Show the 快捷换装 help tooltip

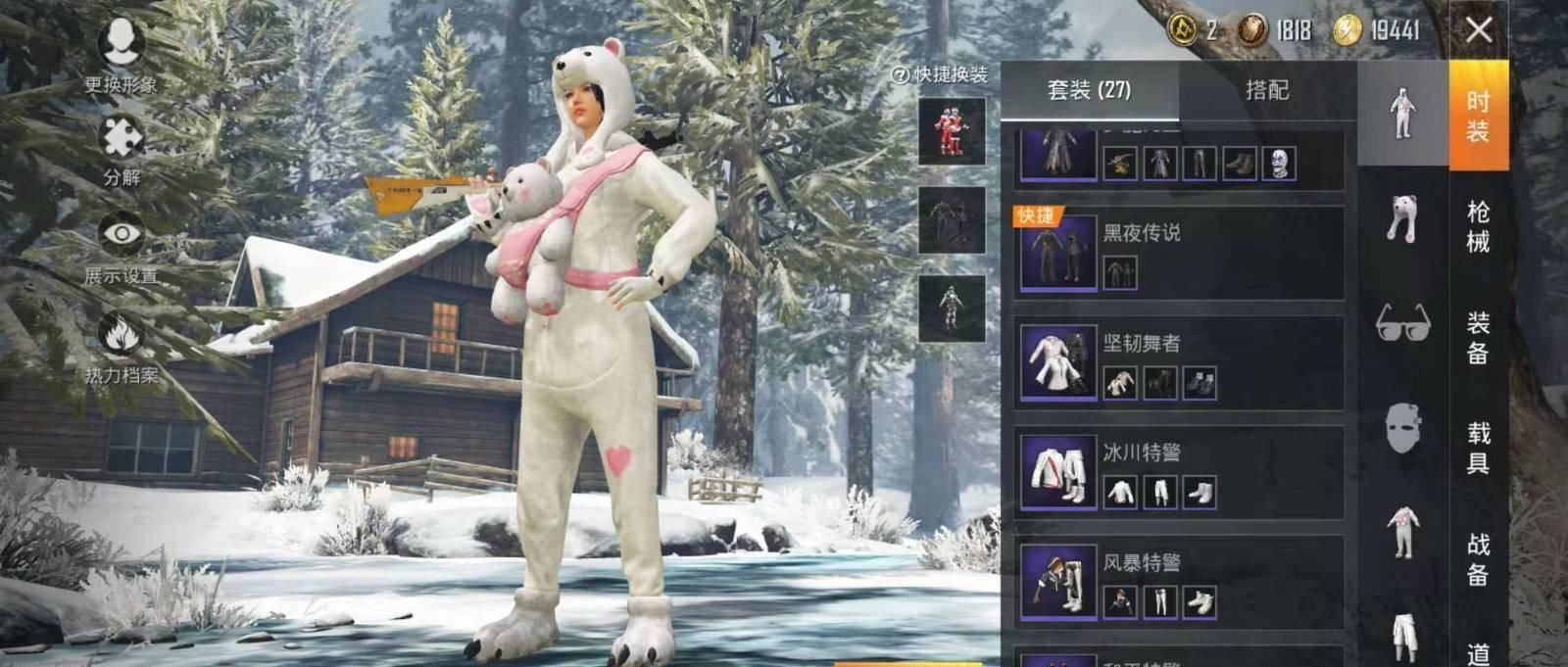(899, 75)
